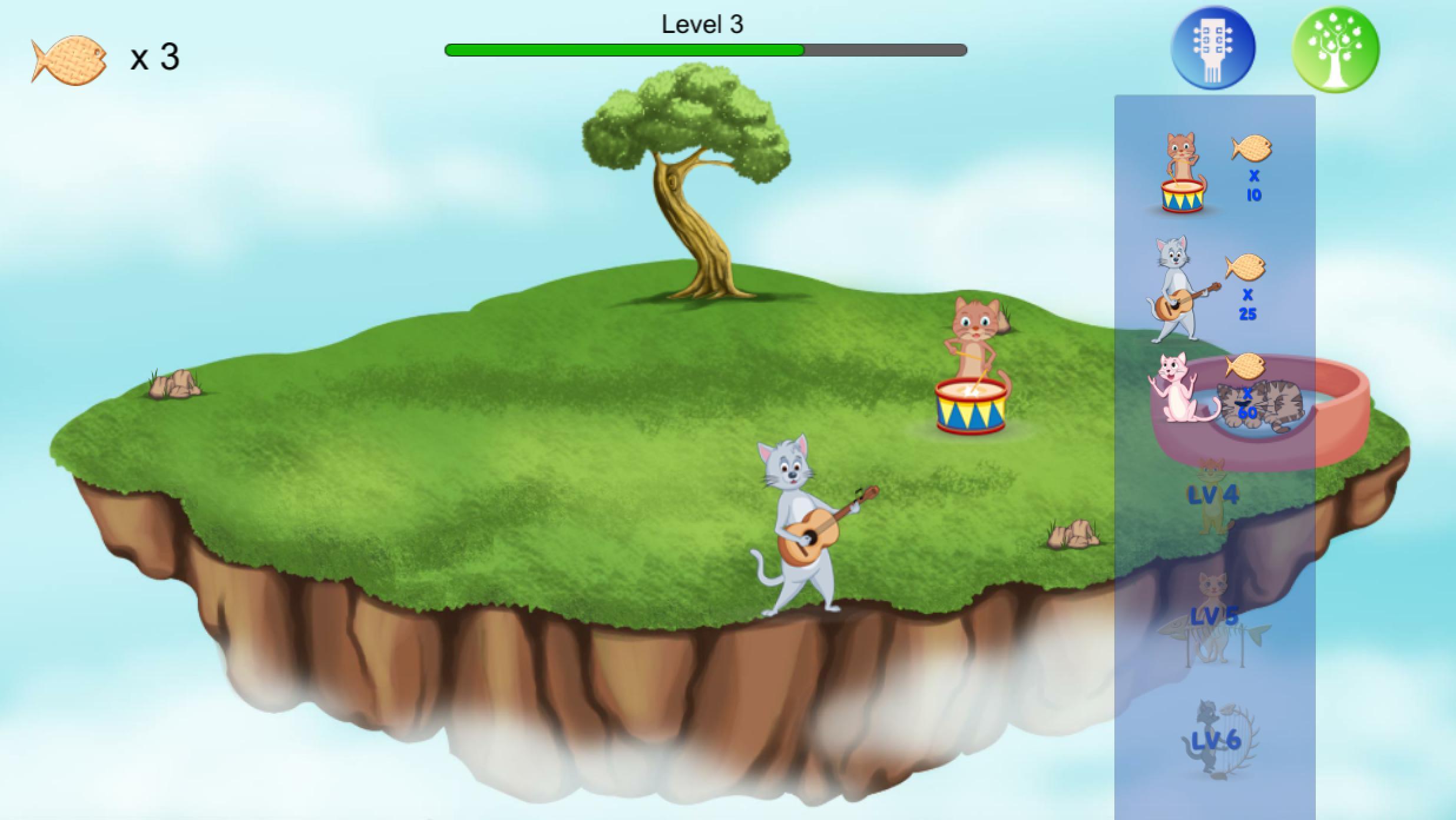Select the locked LV 5 cat
The image size is (1456, 820).
coord(1213,617)
